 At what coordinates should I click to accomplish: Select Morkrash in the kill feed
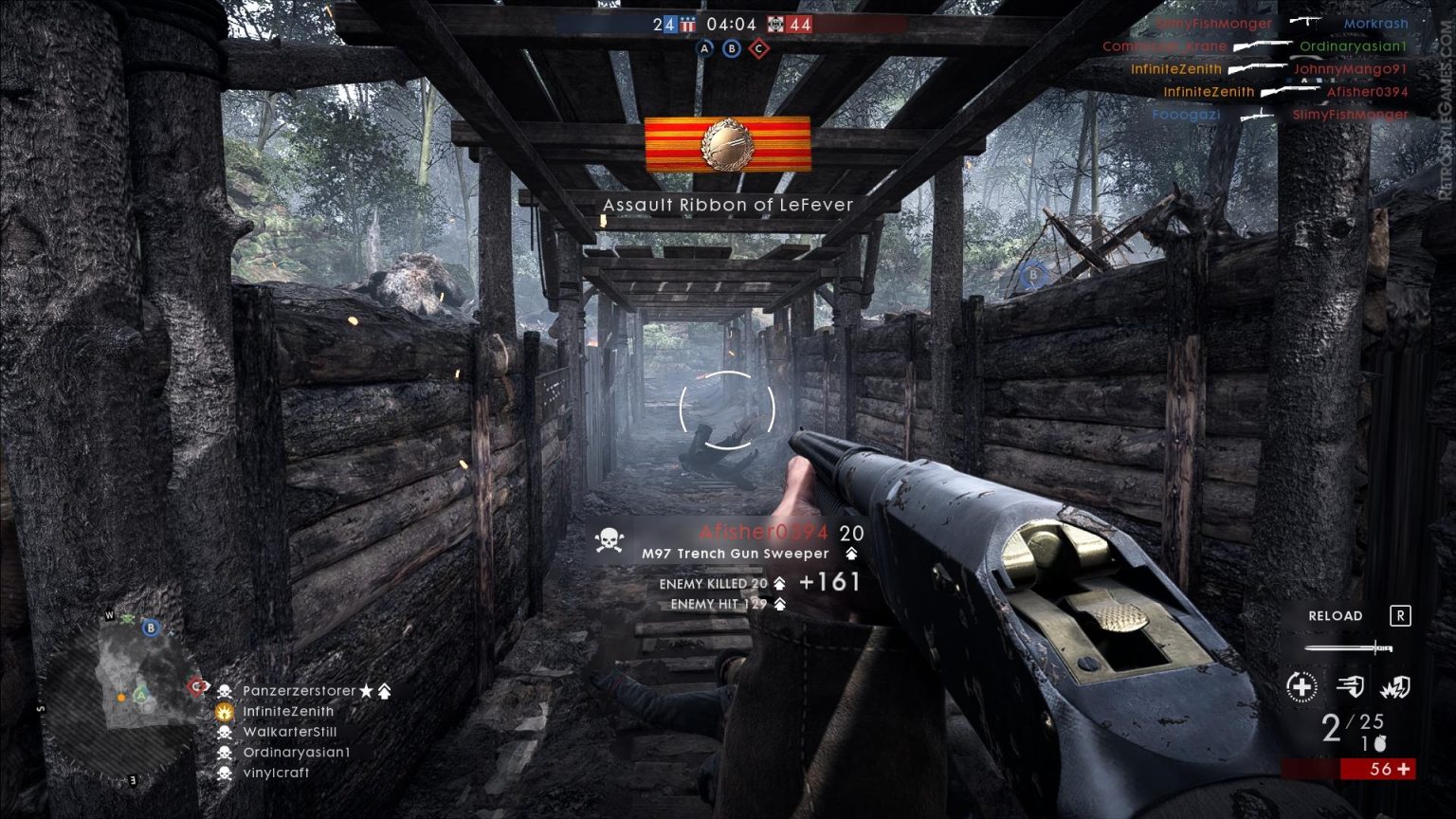click(1375, 24)
